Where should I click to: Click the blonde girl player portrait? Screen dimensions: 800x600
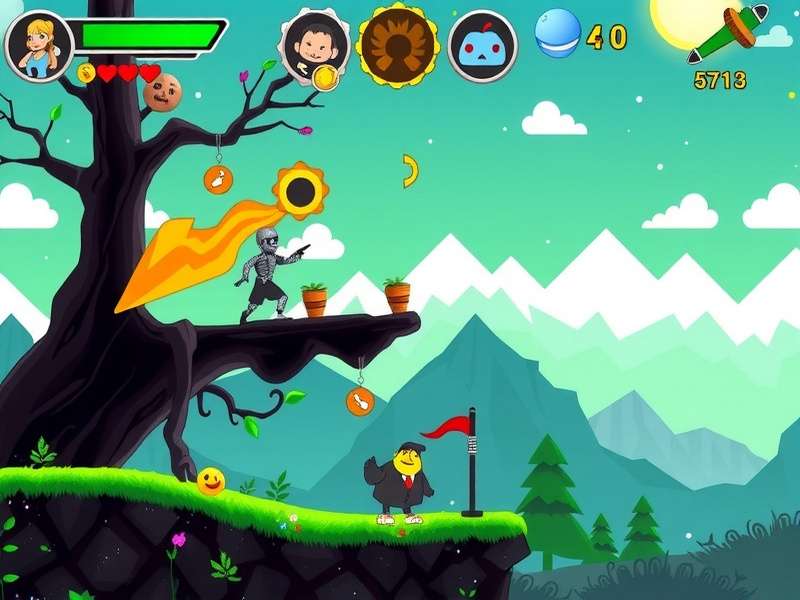(x=39, y=45)
